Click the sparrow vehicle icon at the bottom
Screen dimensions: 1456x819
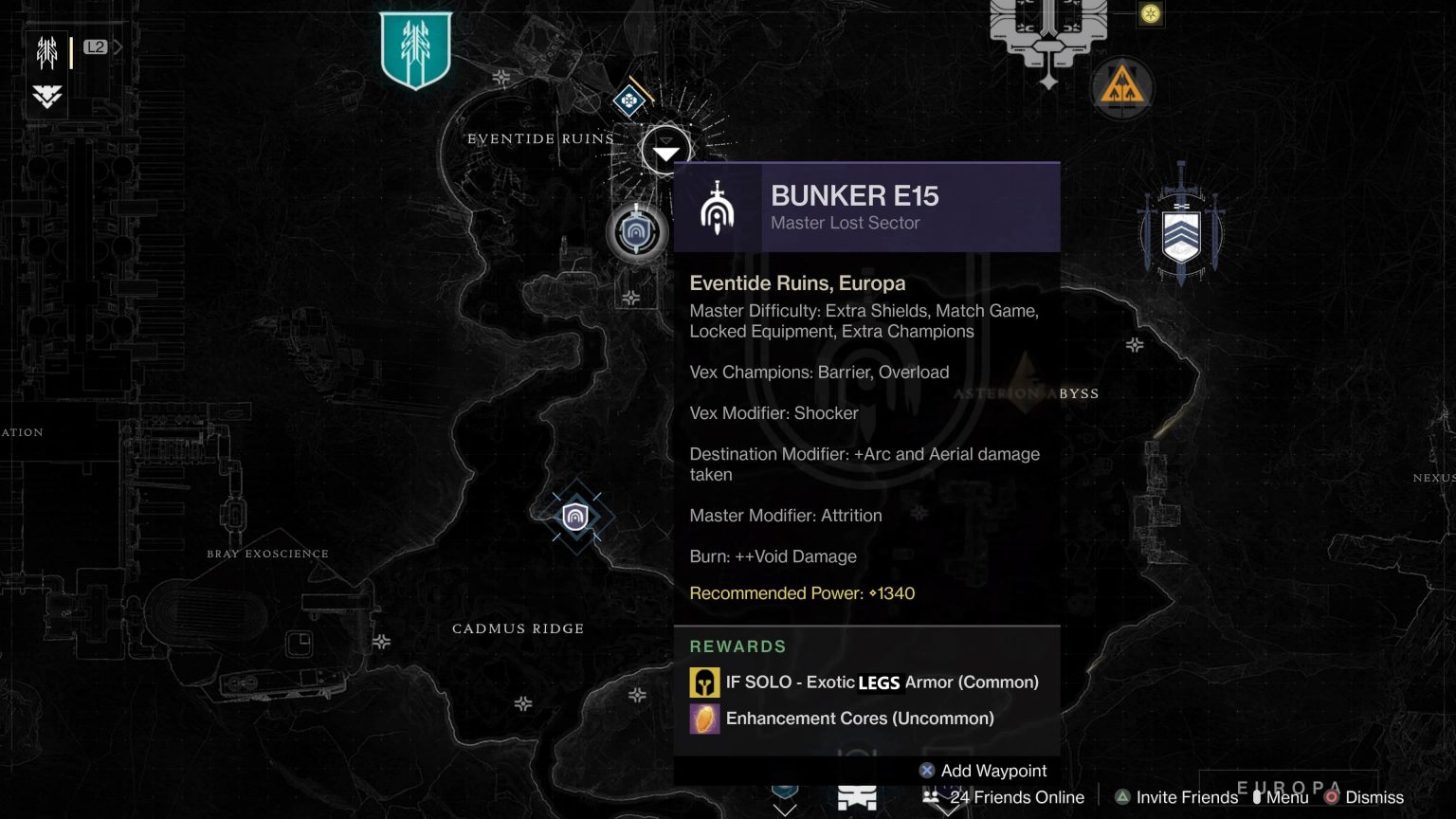coord(857,797)
